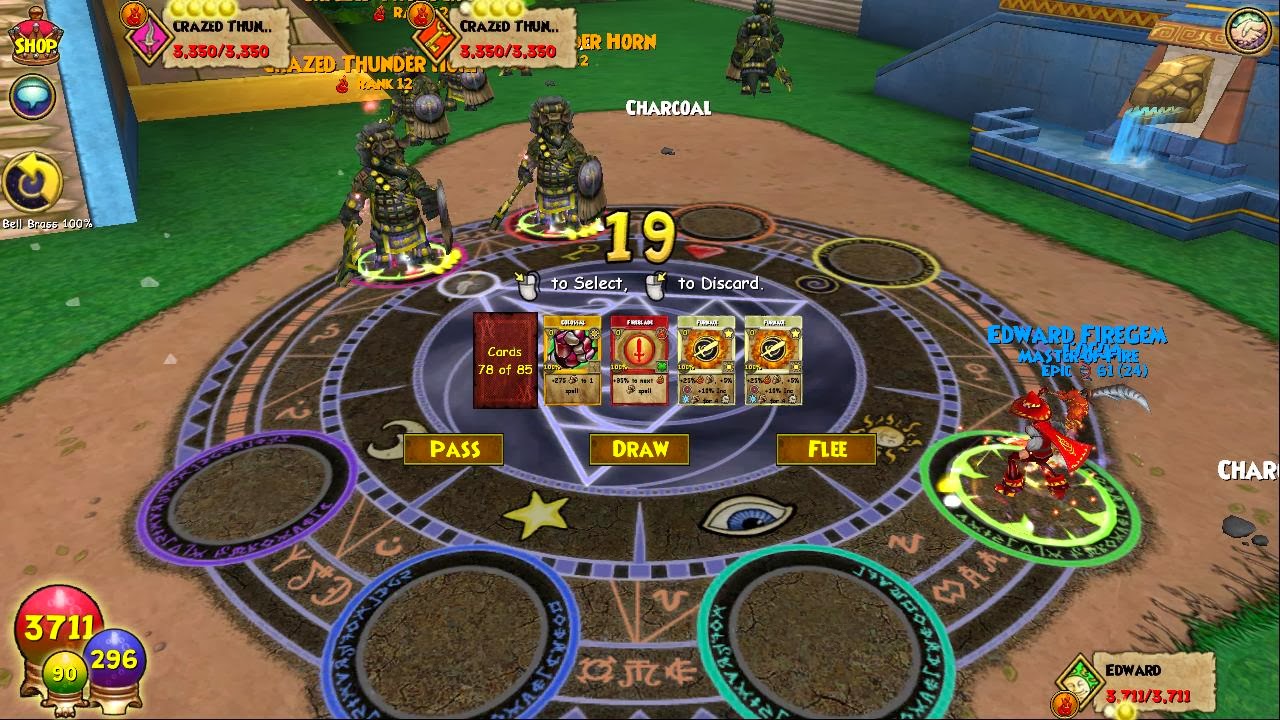
Task: Open the chat bubble icon
Action: (32, 97)
